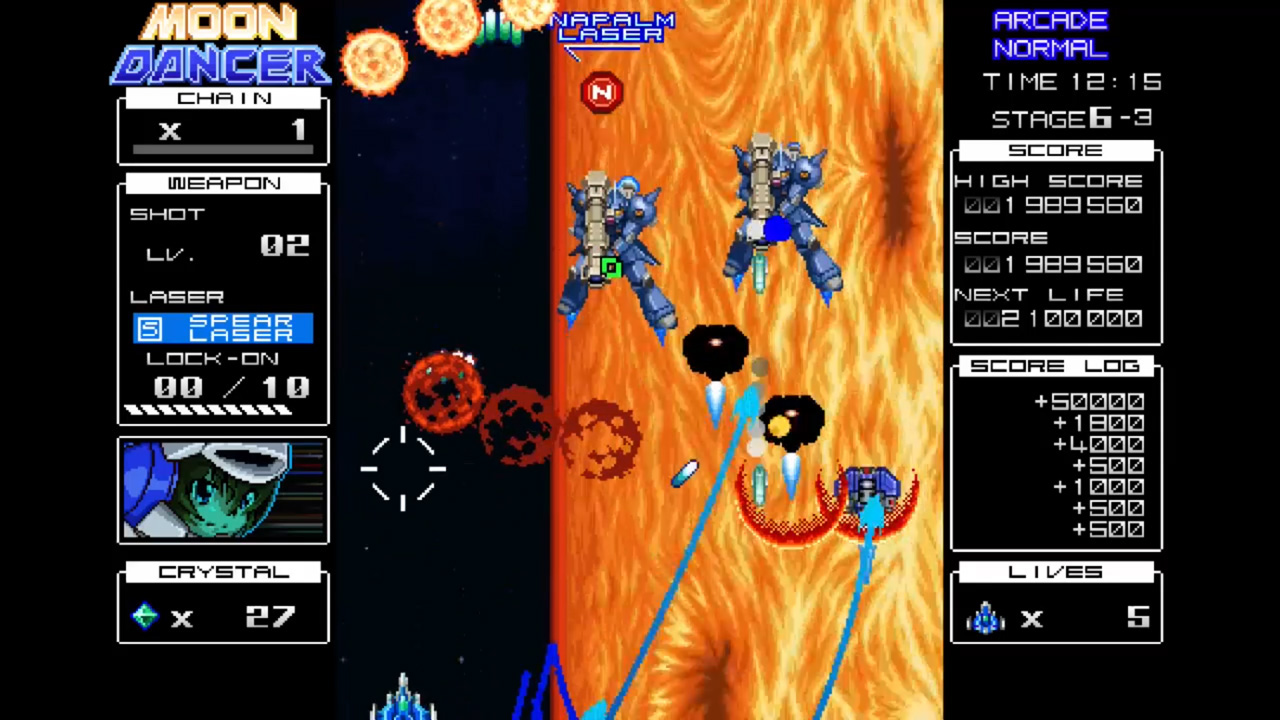Click the green crystal drop on the left mech
The image size is (1280, 720).
point(610,268)
